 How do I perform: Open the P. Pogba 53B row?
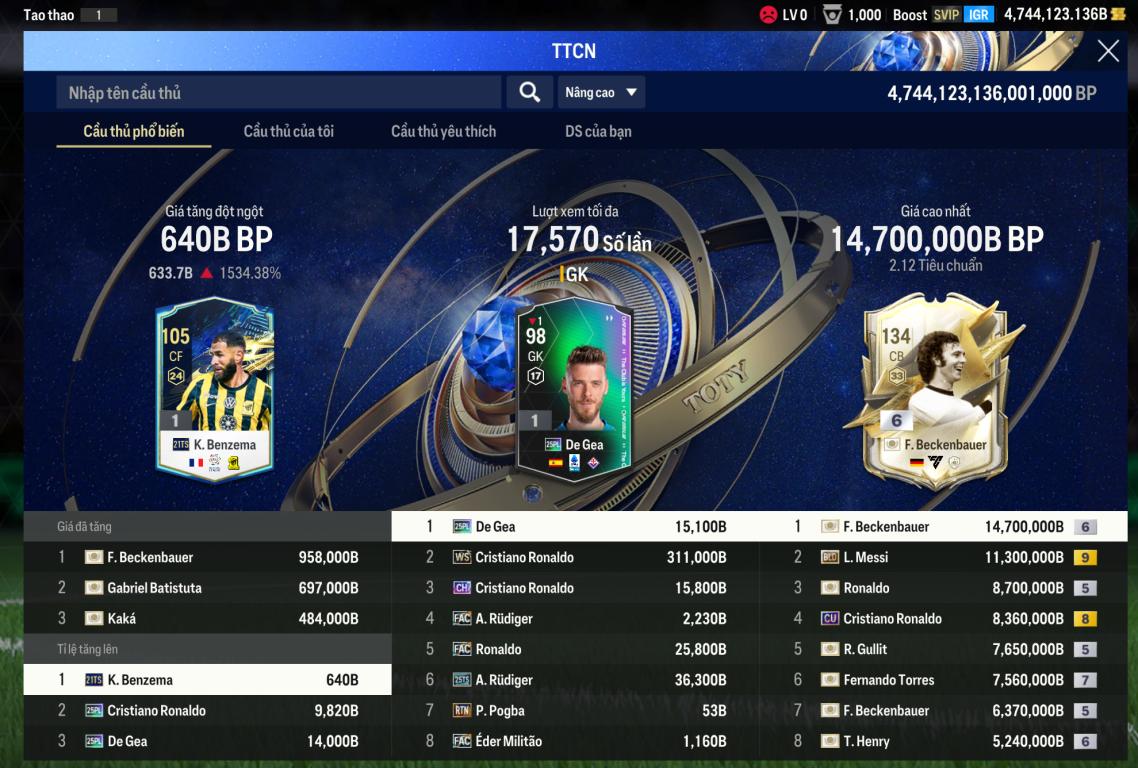[x=575, y=711]
